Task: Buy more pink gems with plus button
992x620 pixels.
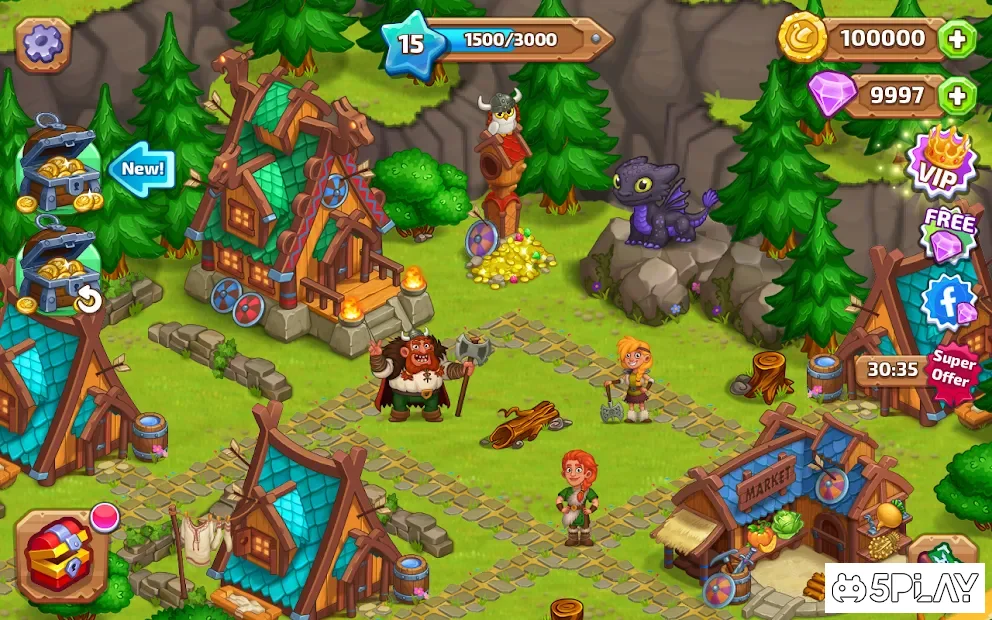Action: 957,96
